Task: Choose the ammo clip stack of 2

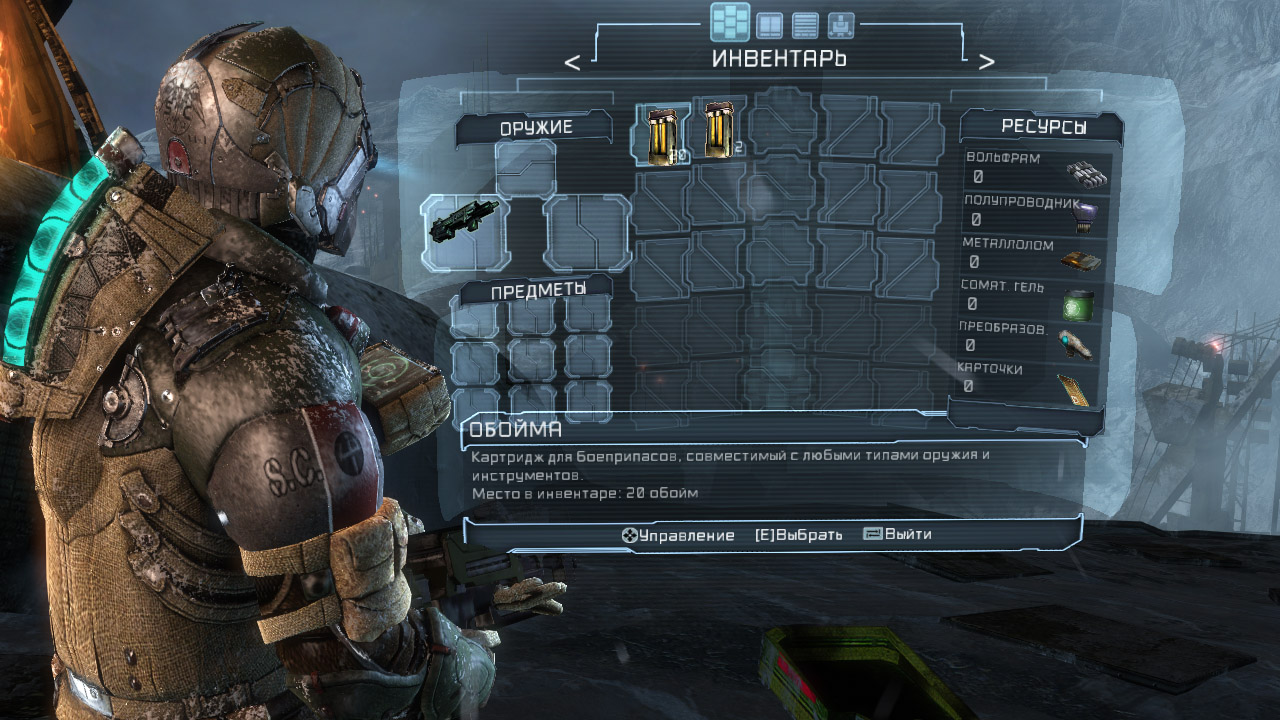Action: (x=719, y=131)
